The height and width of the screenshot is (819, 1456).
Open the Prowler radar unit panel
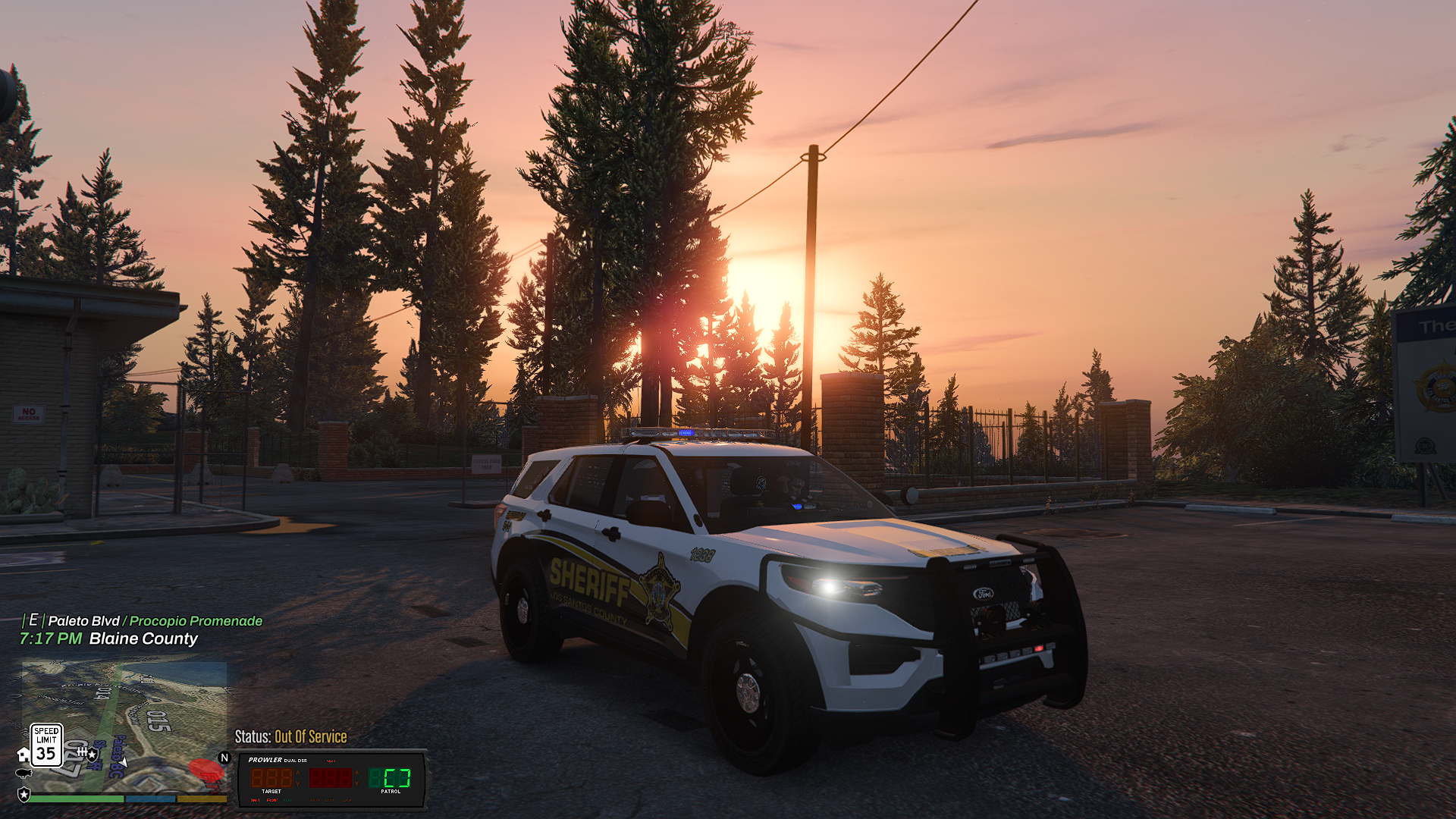point(332,779)
